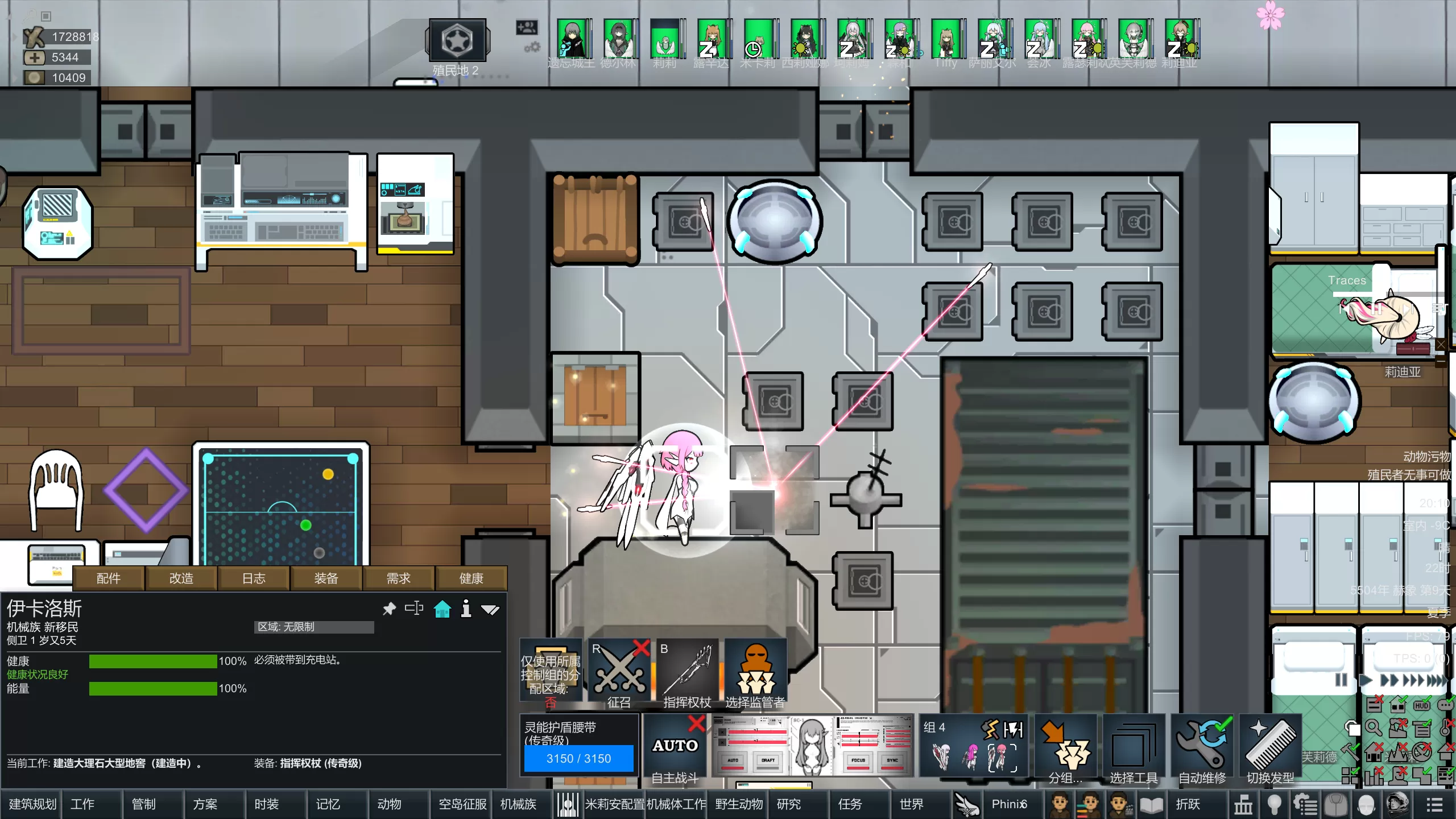
Task: Open the 研究 research menu
Action: 788,804
